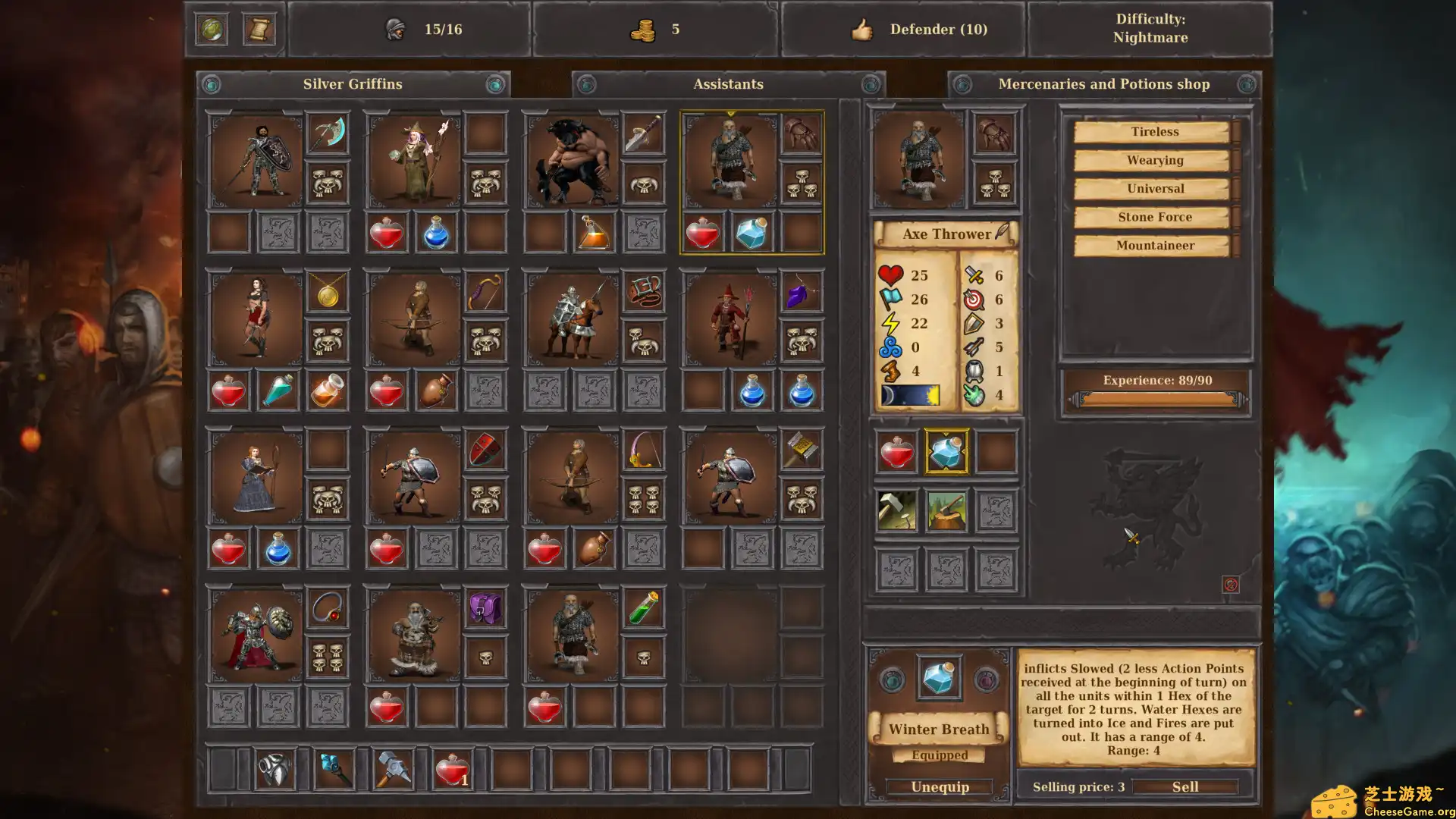Toggle the Mountaineer trait
This screenshot has width=1456, height=819.
[1154, 245]
